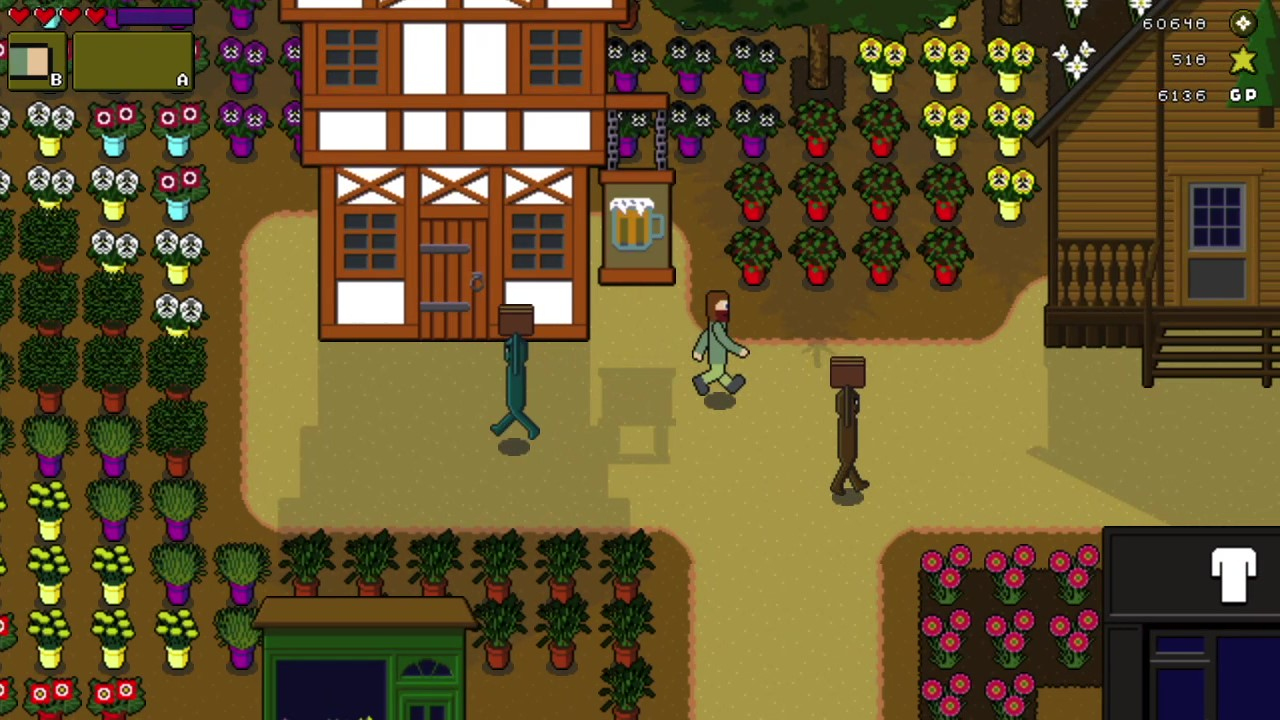Image resolution: width=1280 pixels, height=720 pixels.
Task: Click the first full red heart
Action: tap(20, 14)
